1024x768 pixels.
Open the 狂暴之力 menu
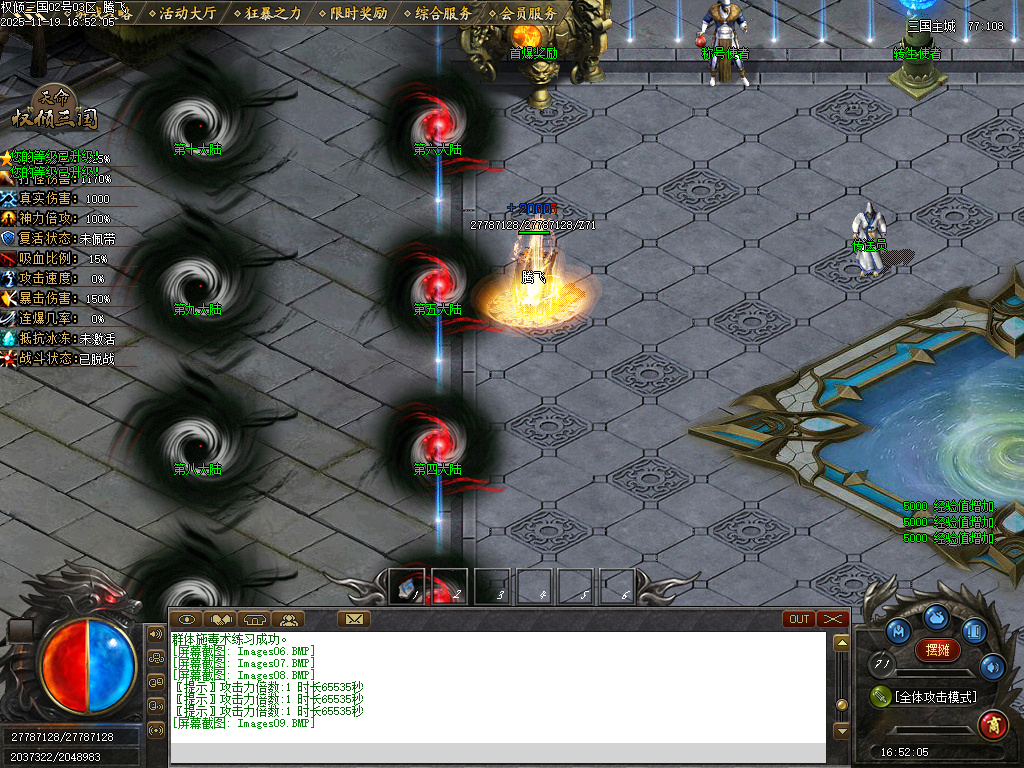tap(273, 13)
